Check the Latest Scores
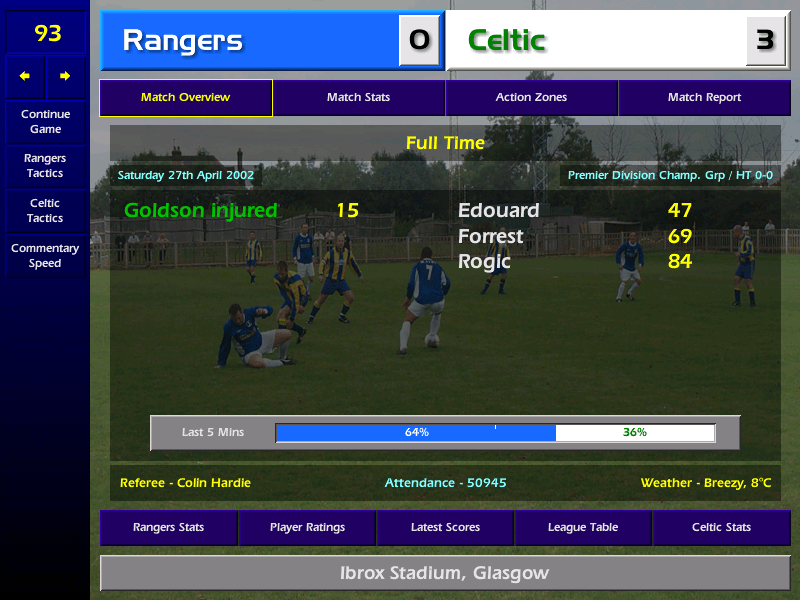Image resolution: width=800 pixels, height=600 pixels. 445,528
